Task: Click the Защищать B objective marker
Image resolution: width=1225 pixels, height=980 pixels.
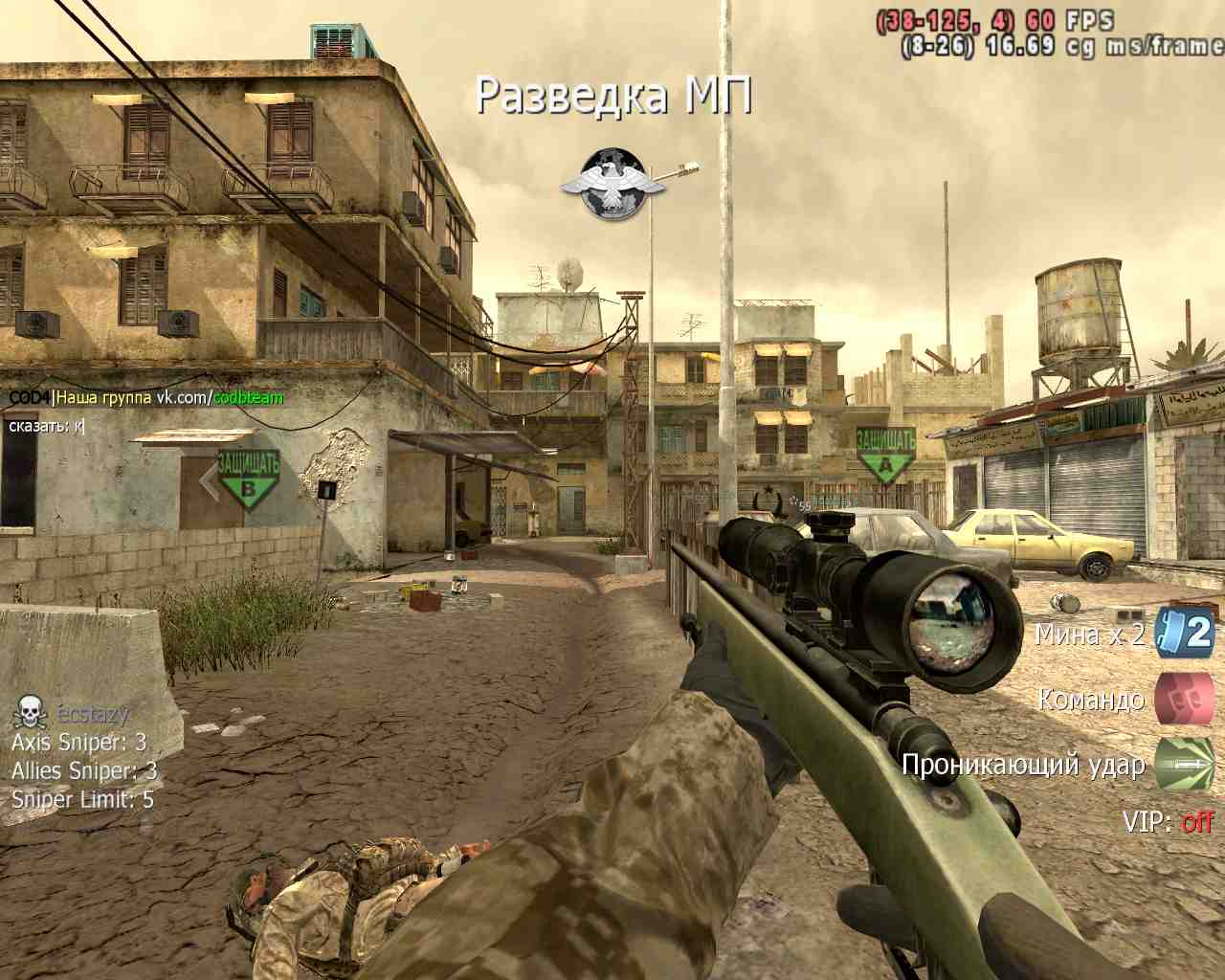Action: [x=248, y=478]
